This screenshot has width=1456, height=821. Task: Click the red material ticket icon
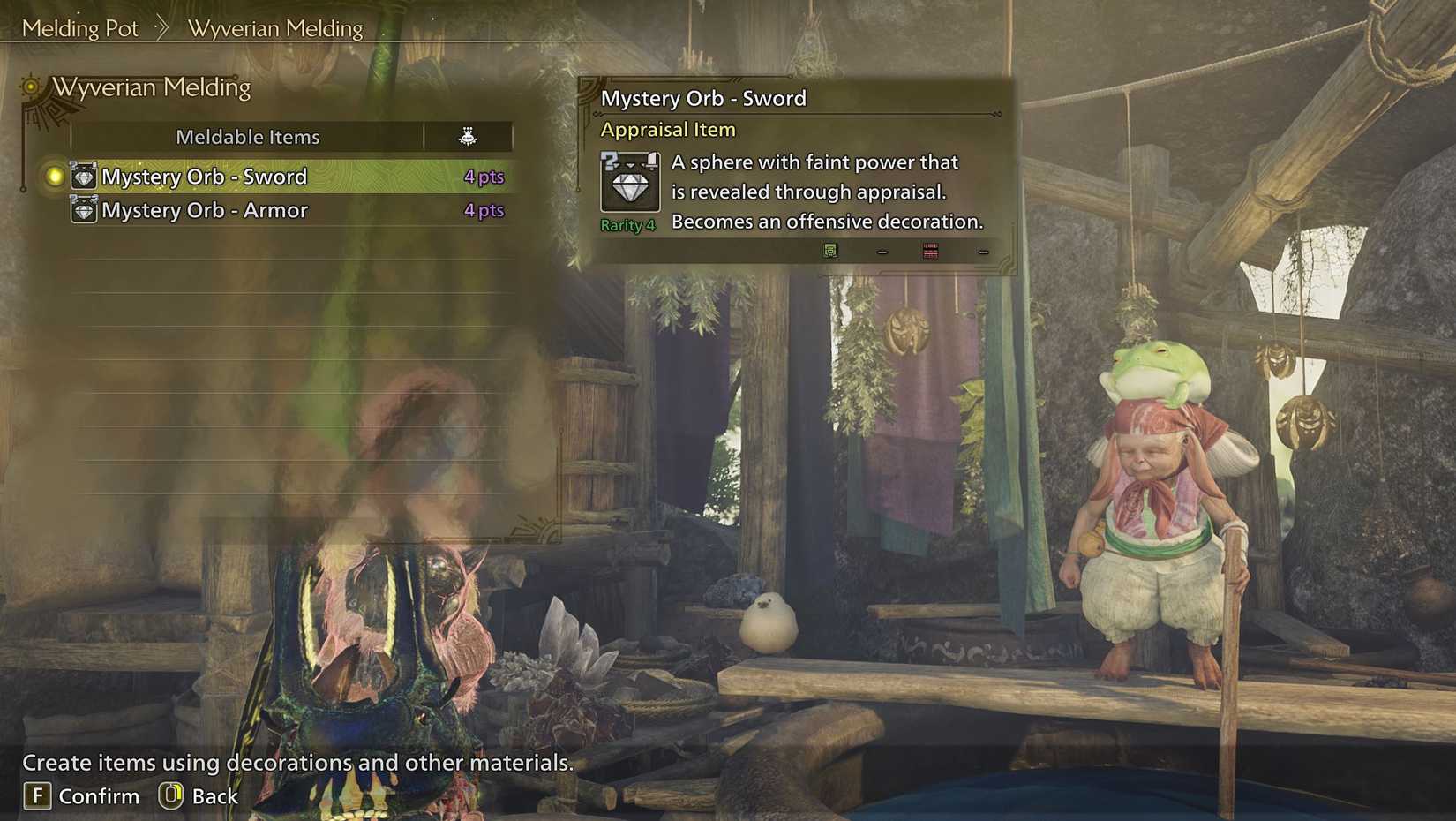pos(929,252)
